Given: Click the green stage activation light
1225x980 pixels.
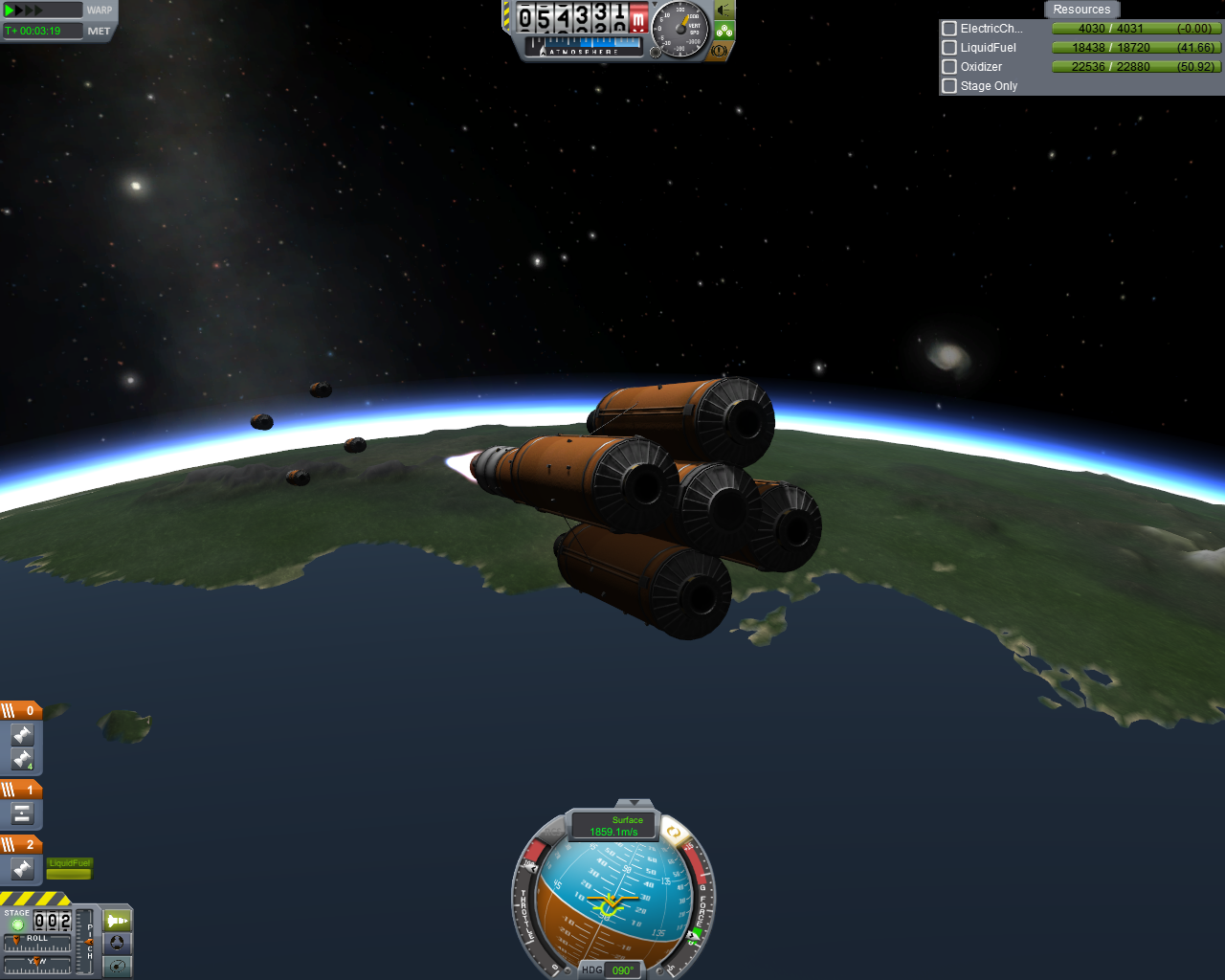Looking at the screenshot, I should pos(17,924).
